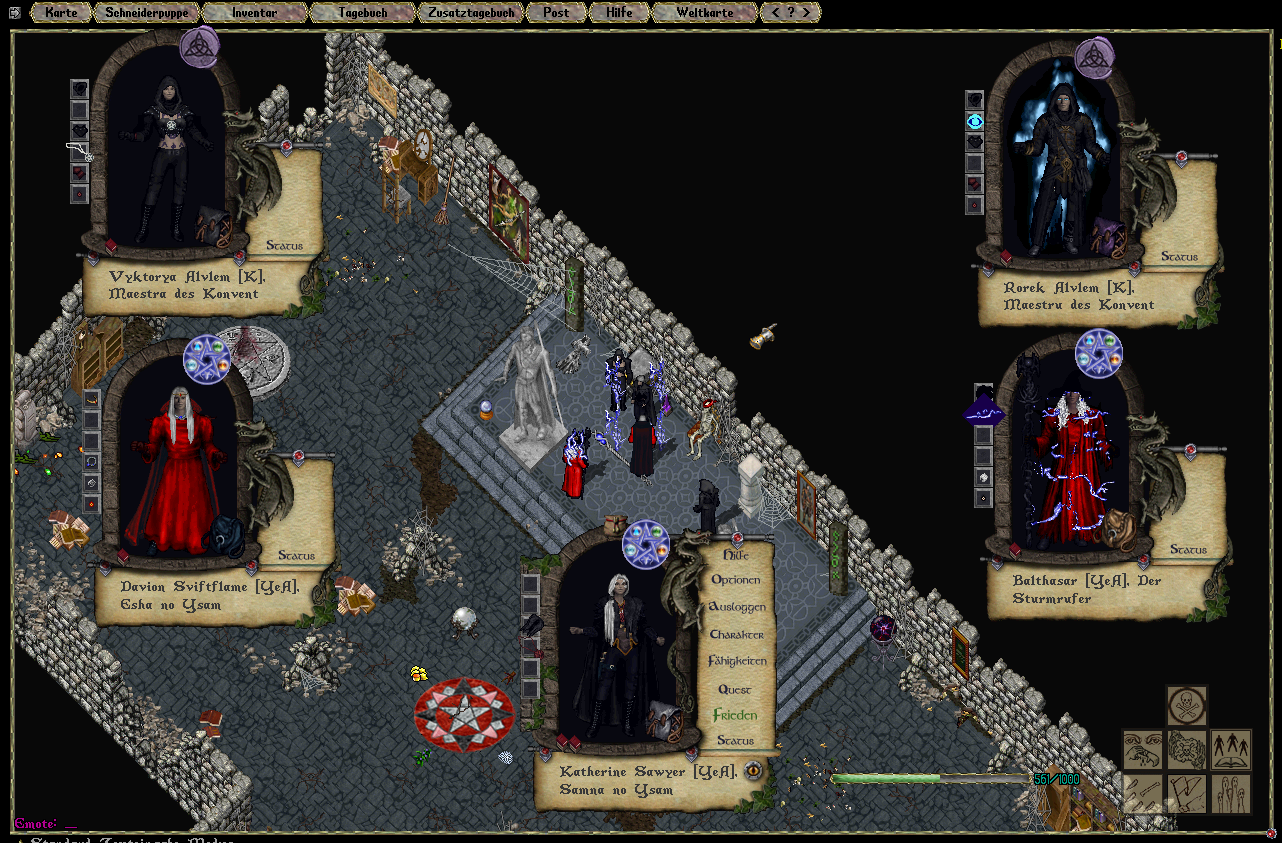Viewport: 1282px width, 843px height.
Task: Toggle the Frieden peace mode
Action: (x=735, y=716)
